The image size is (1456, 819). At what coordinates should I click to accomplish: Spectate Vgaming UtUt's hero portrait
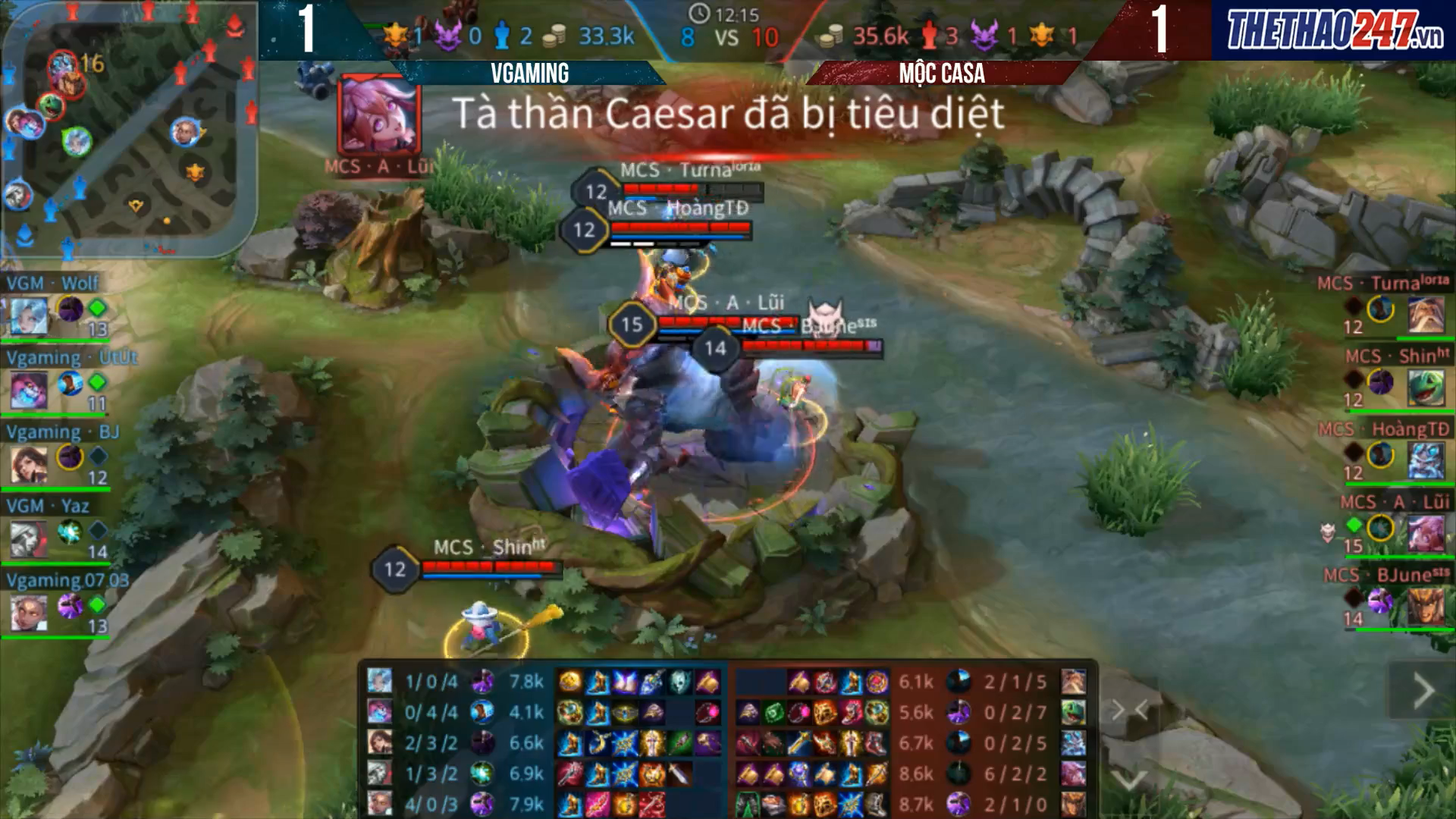(29, 390)
